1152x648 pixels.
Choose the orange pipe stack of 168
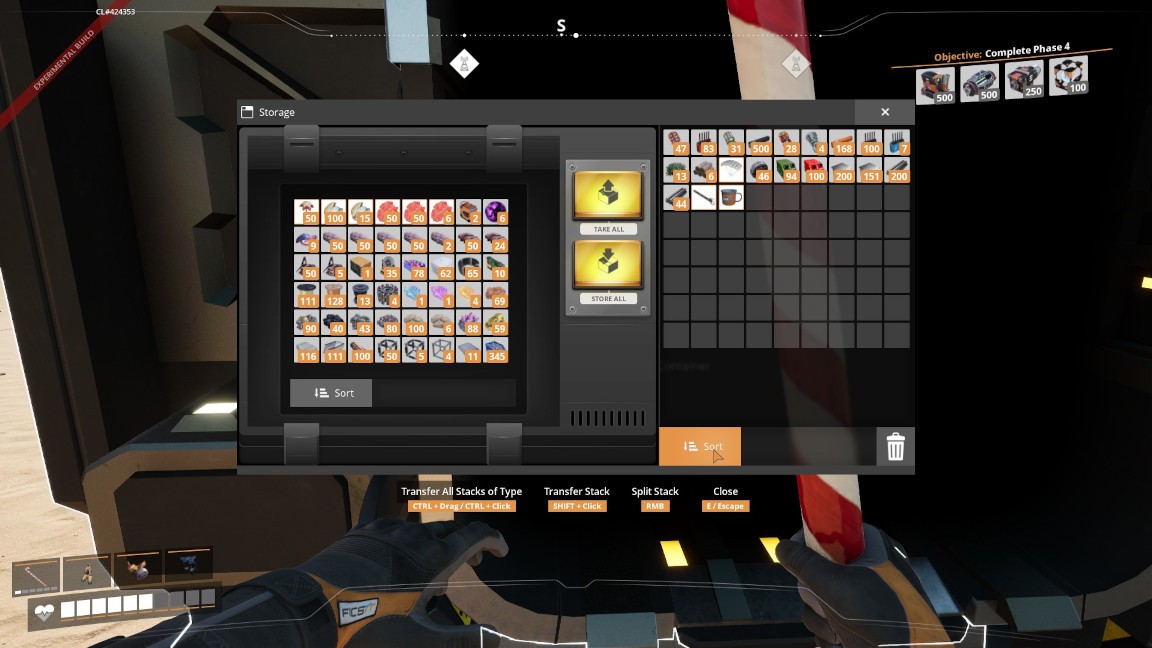[842, 142]
